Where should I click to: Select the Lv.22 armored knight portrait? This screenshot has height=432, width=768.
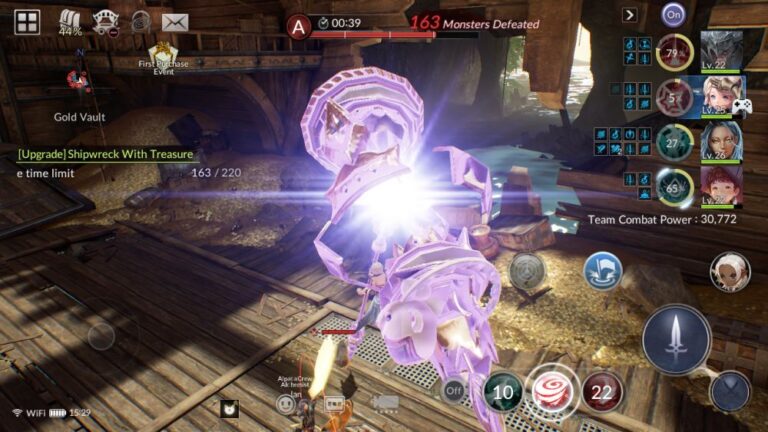click(x=720, y=49)
